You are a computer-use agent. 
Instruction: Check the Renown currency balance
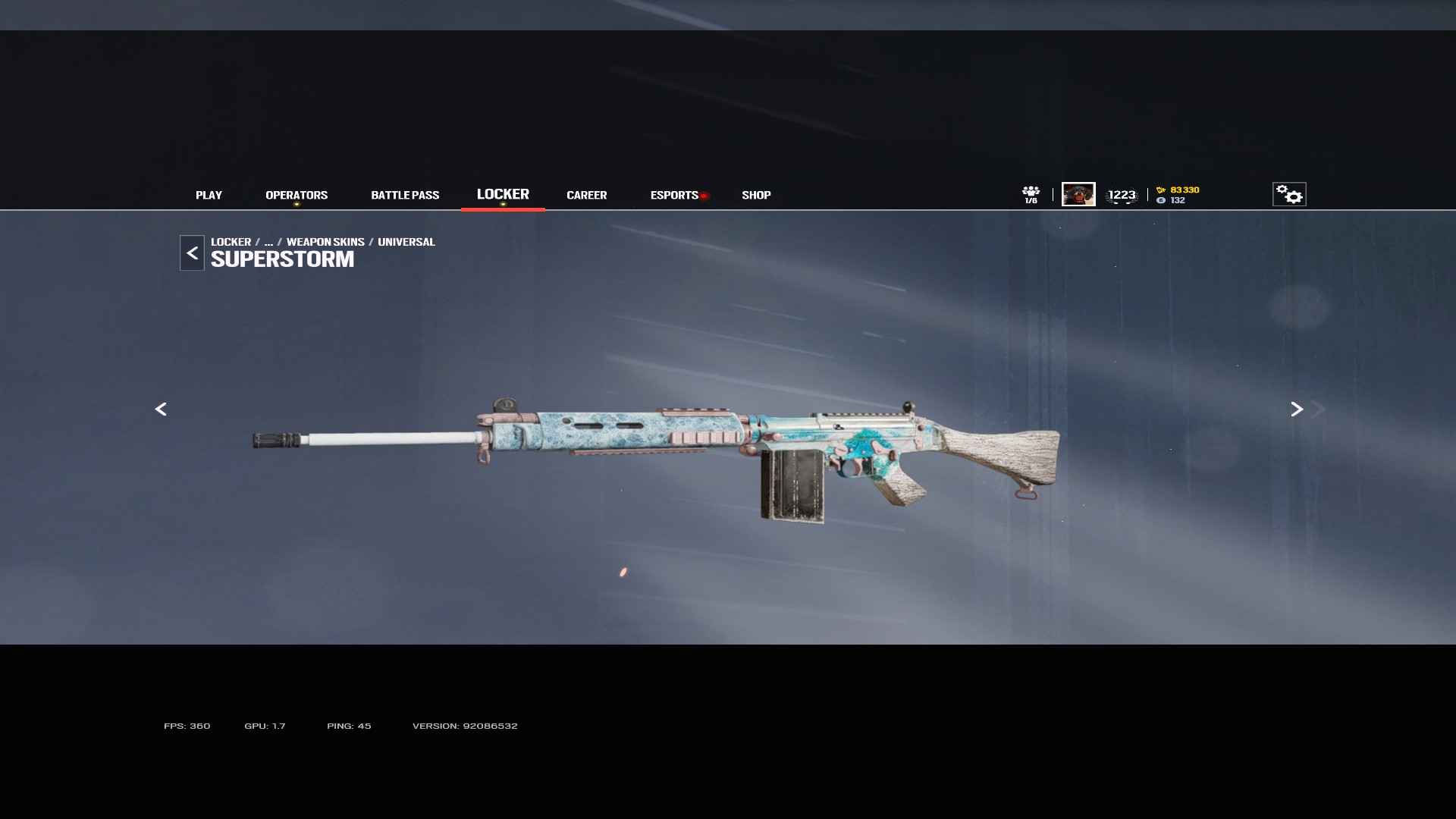1178,190
